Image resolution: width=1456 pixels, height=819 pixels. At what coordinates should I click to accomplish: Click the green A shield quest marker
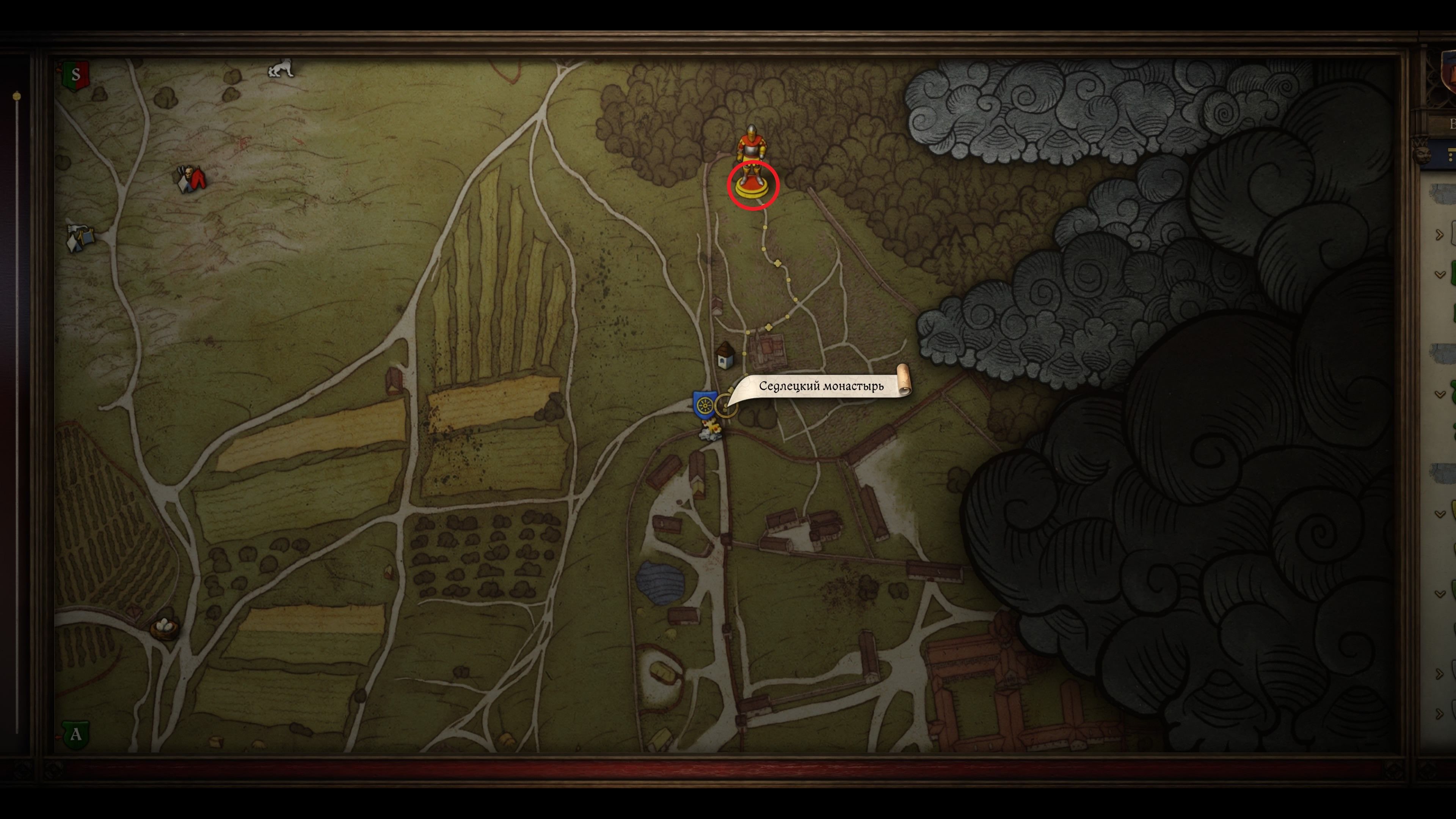[x=75, y=735]
